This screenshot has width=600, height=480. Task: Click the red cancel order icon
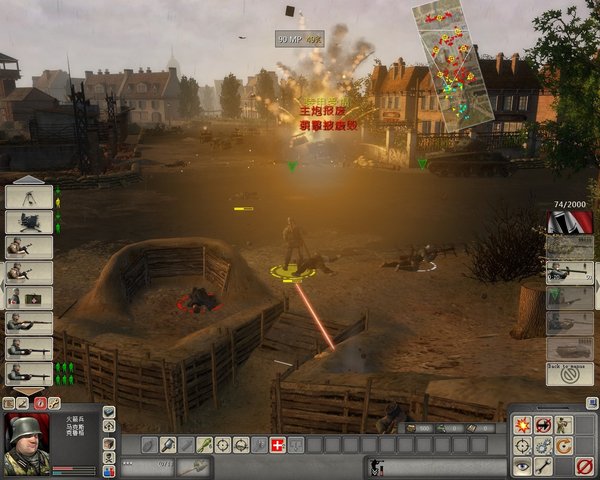pos(585,466)
